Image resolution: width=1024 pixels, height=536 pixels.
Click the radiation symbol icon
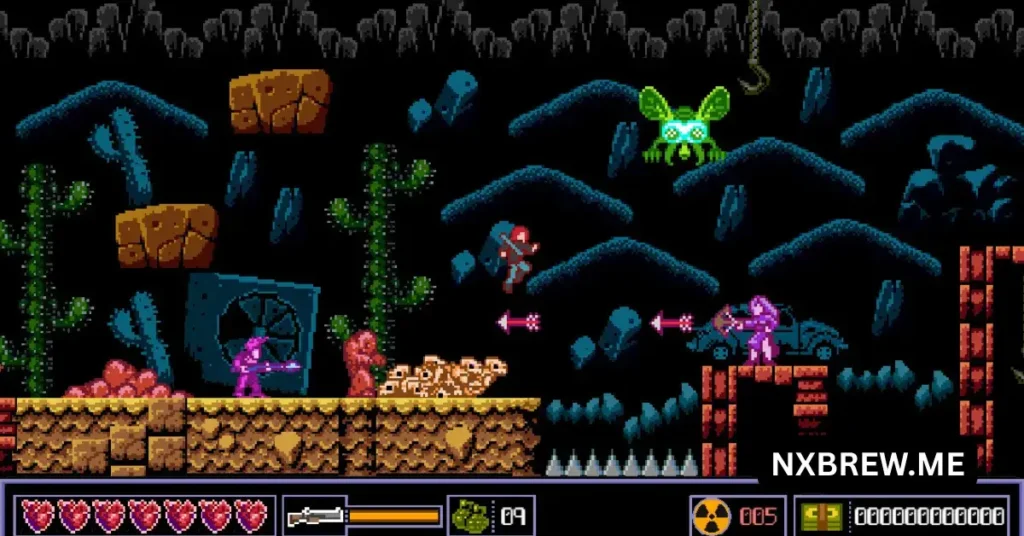point(712,517)
